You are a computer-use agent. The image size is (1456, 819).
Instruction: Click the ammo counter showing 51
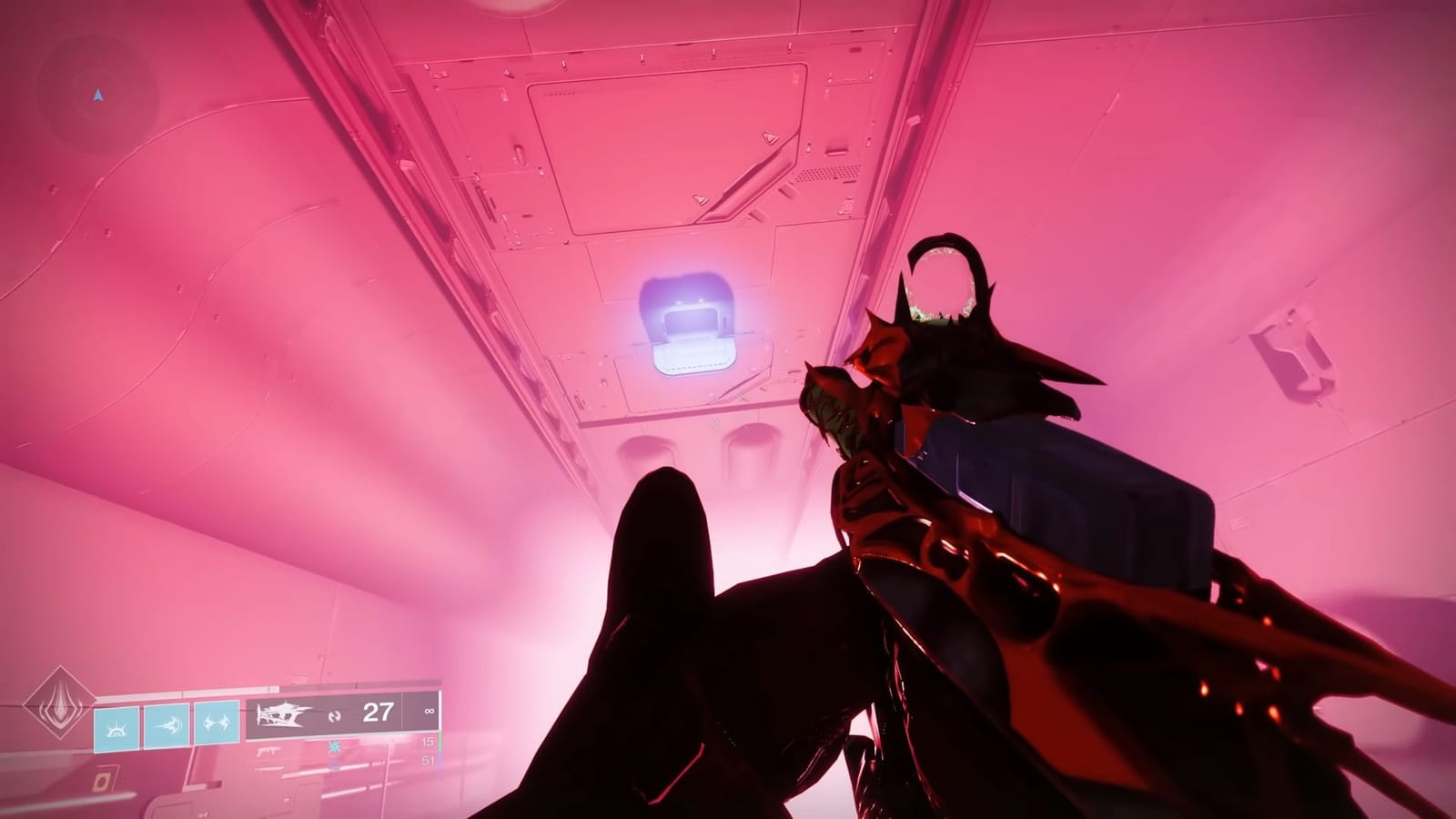point(427,759)
